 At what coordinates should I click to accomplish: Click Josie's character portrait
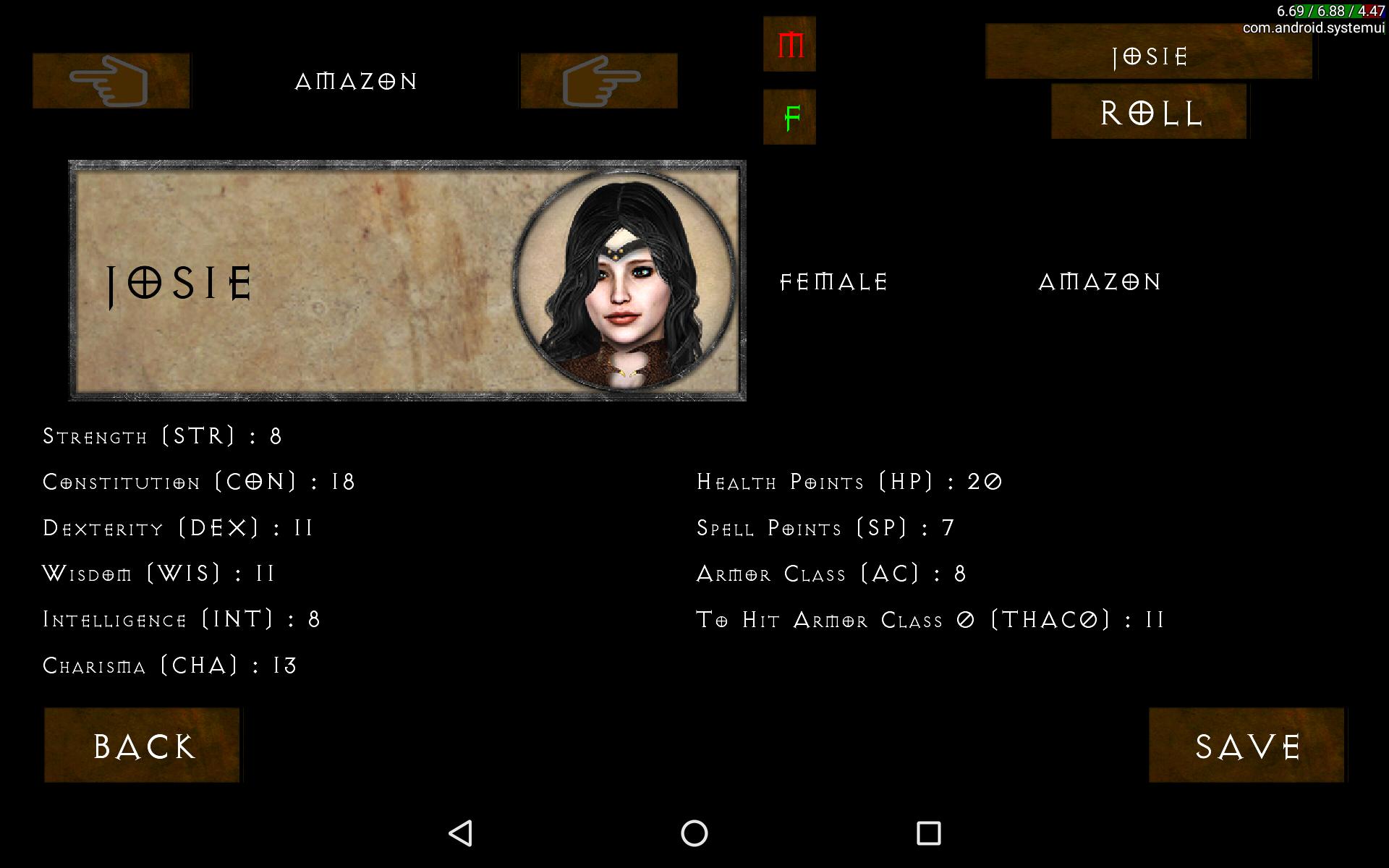pyautogui.click(x=624, y=281)
